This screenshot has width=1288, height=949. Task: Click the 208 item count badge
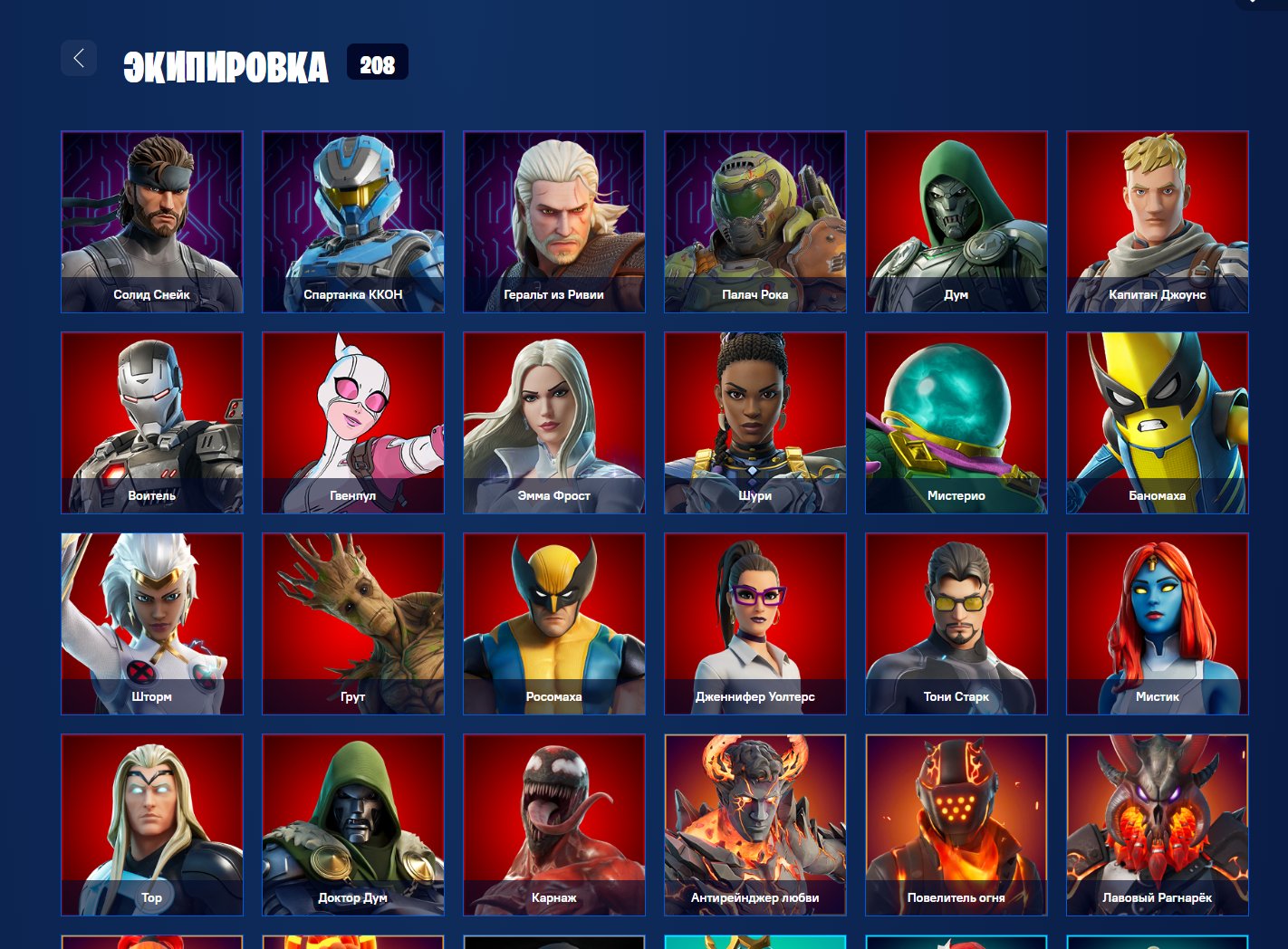coord(378,62)
